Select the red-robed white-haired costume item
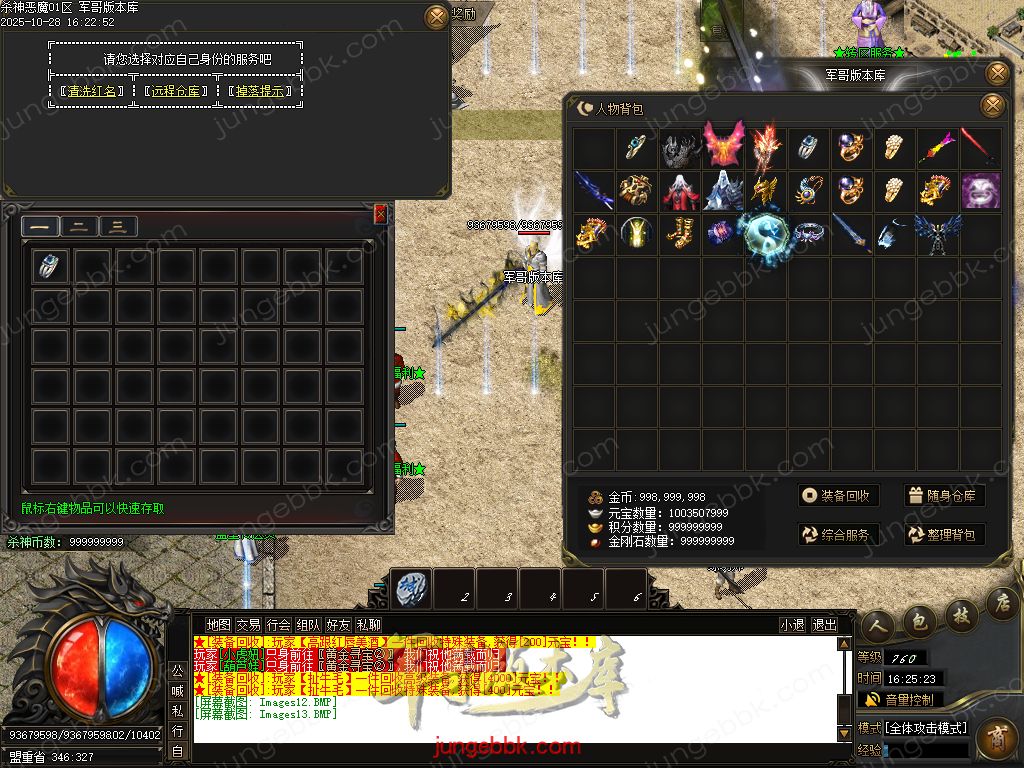 [x=680, y=190]
